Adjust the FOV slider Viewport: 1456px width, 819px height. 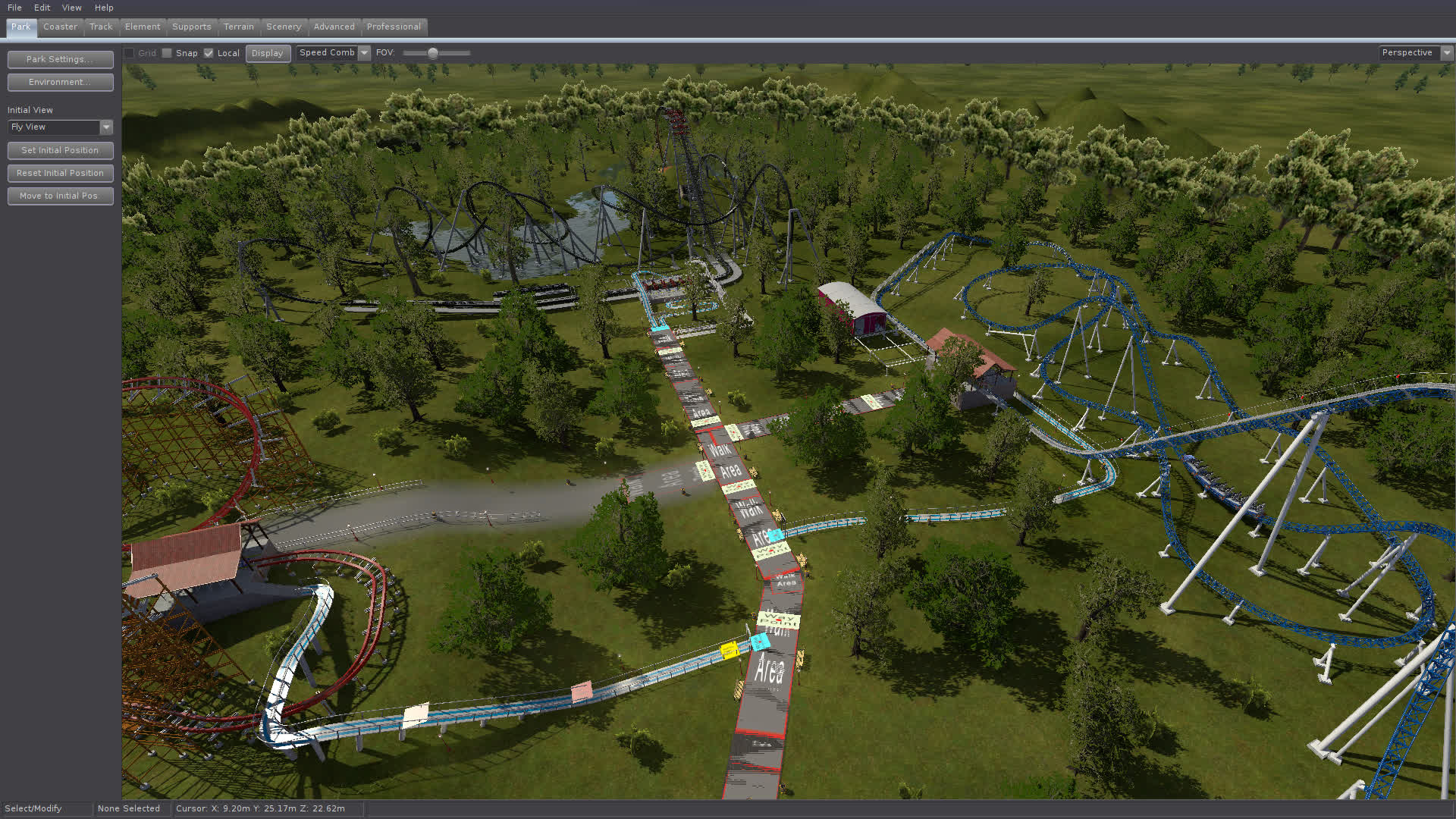tap(434, 53)
